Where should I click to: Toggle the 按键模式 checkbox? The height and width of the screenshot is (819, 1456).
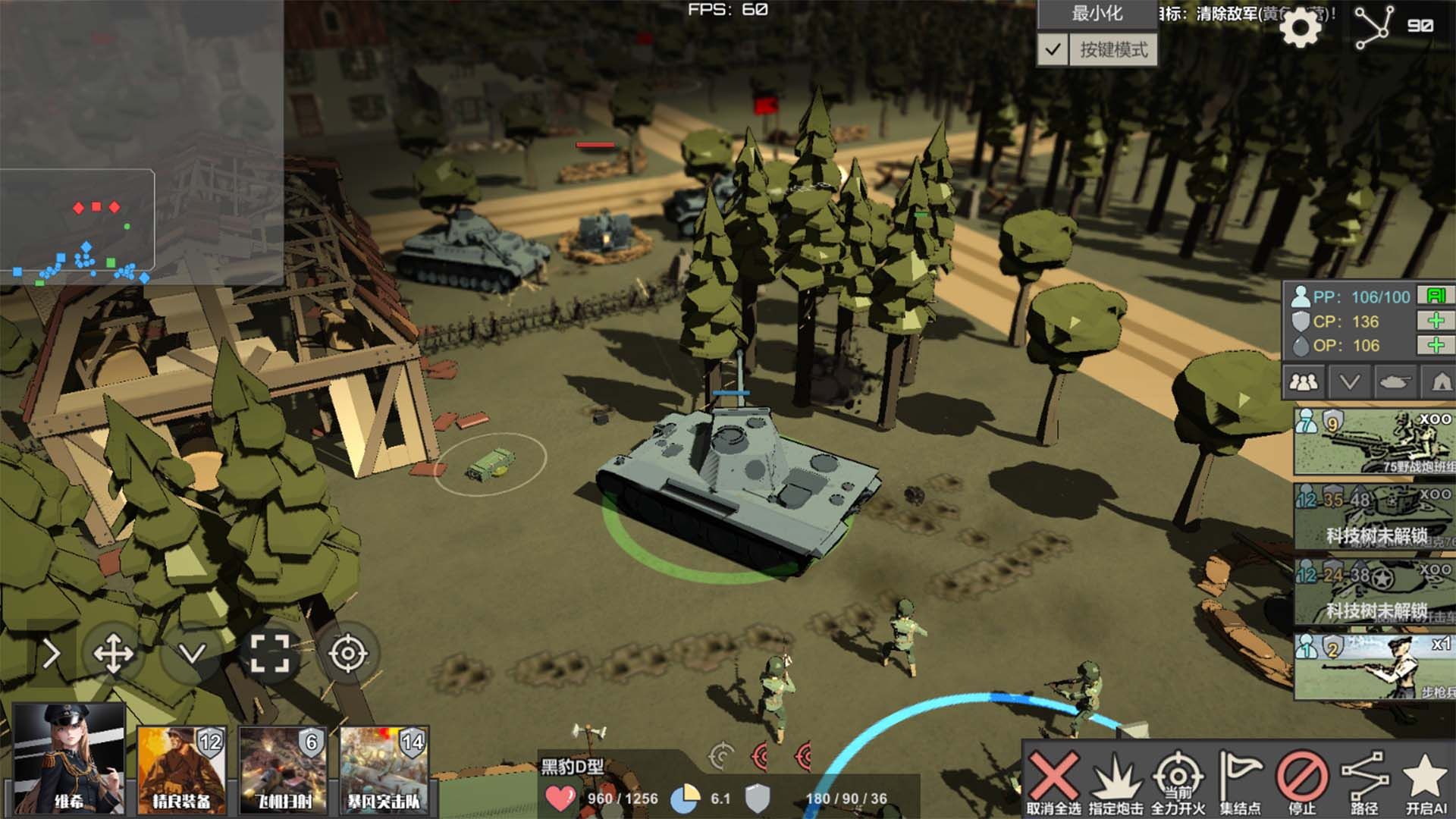(1053, 50)
